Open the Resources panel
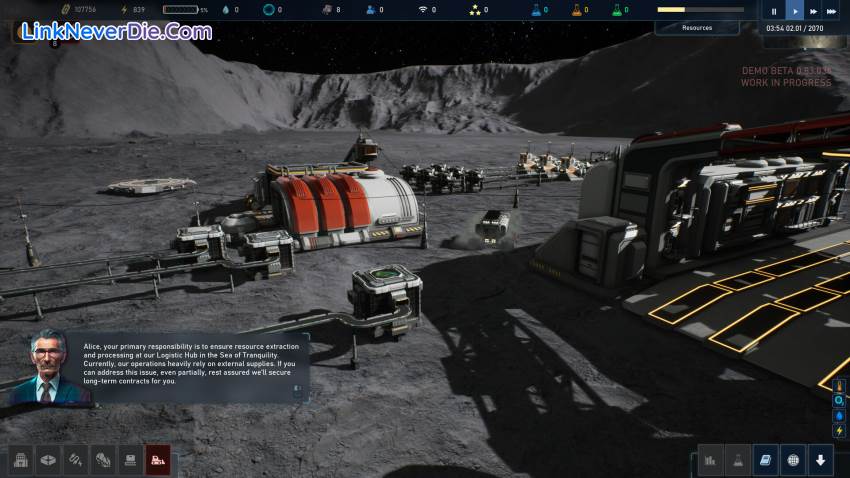 (x=697, y=28)
